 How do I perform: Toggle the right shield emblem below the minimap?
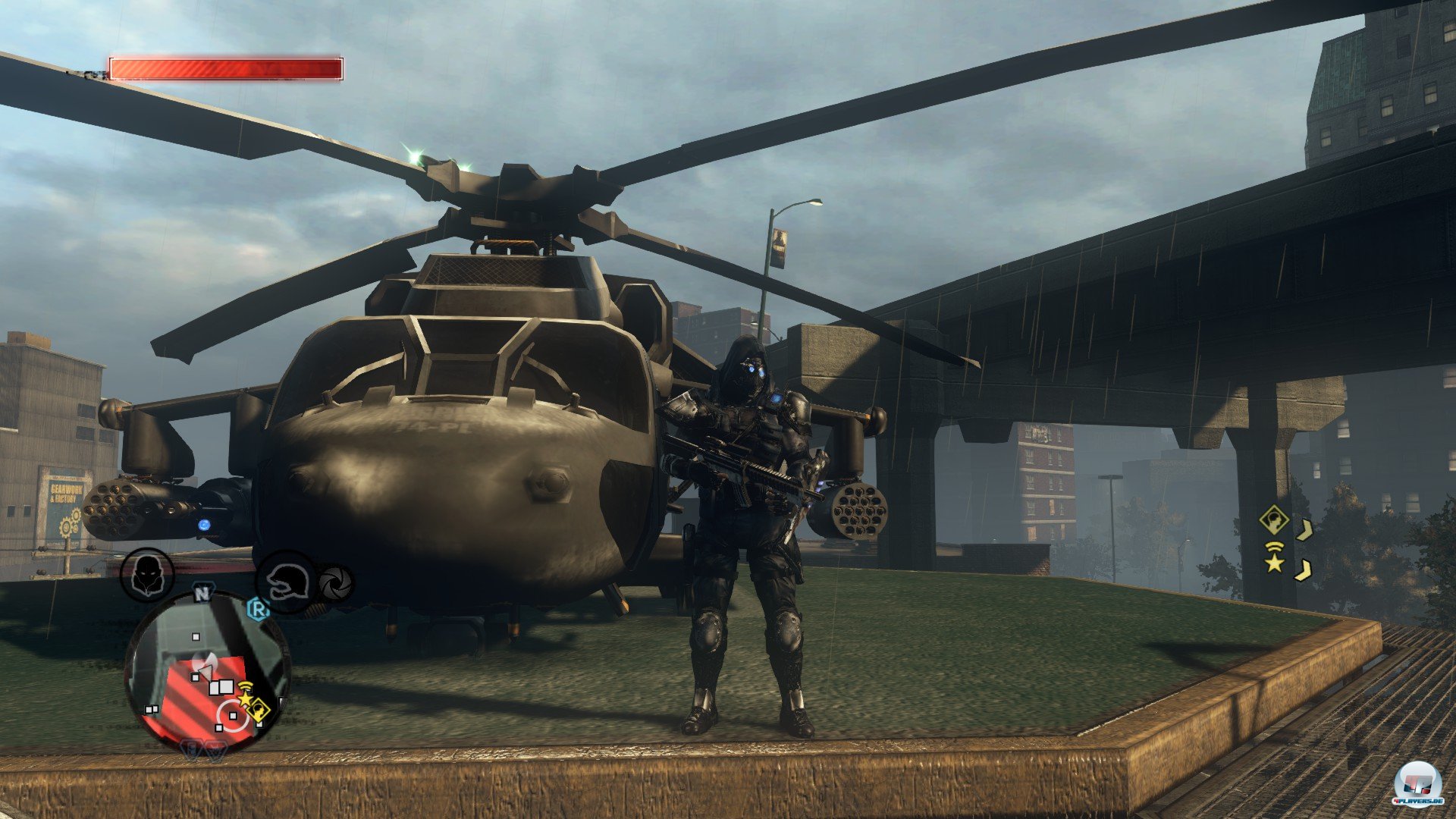tap(215, 750)
